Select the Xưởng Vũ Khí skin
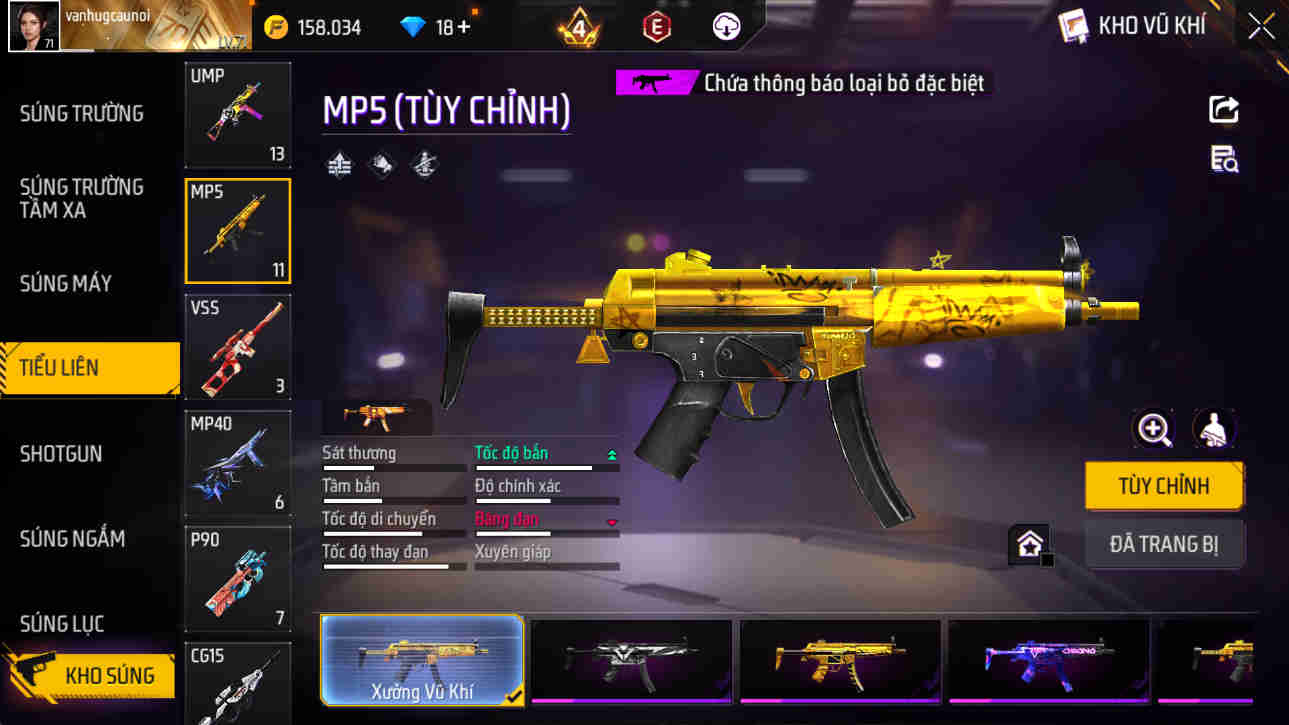The height and width of the screenshot is (725, 1289). (422, 659)
